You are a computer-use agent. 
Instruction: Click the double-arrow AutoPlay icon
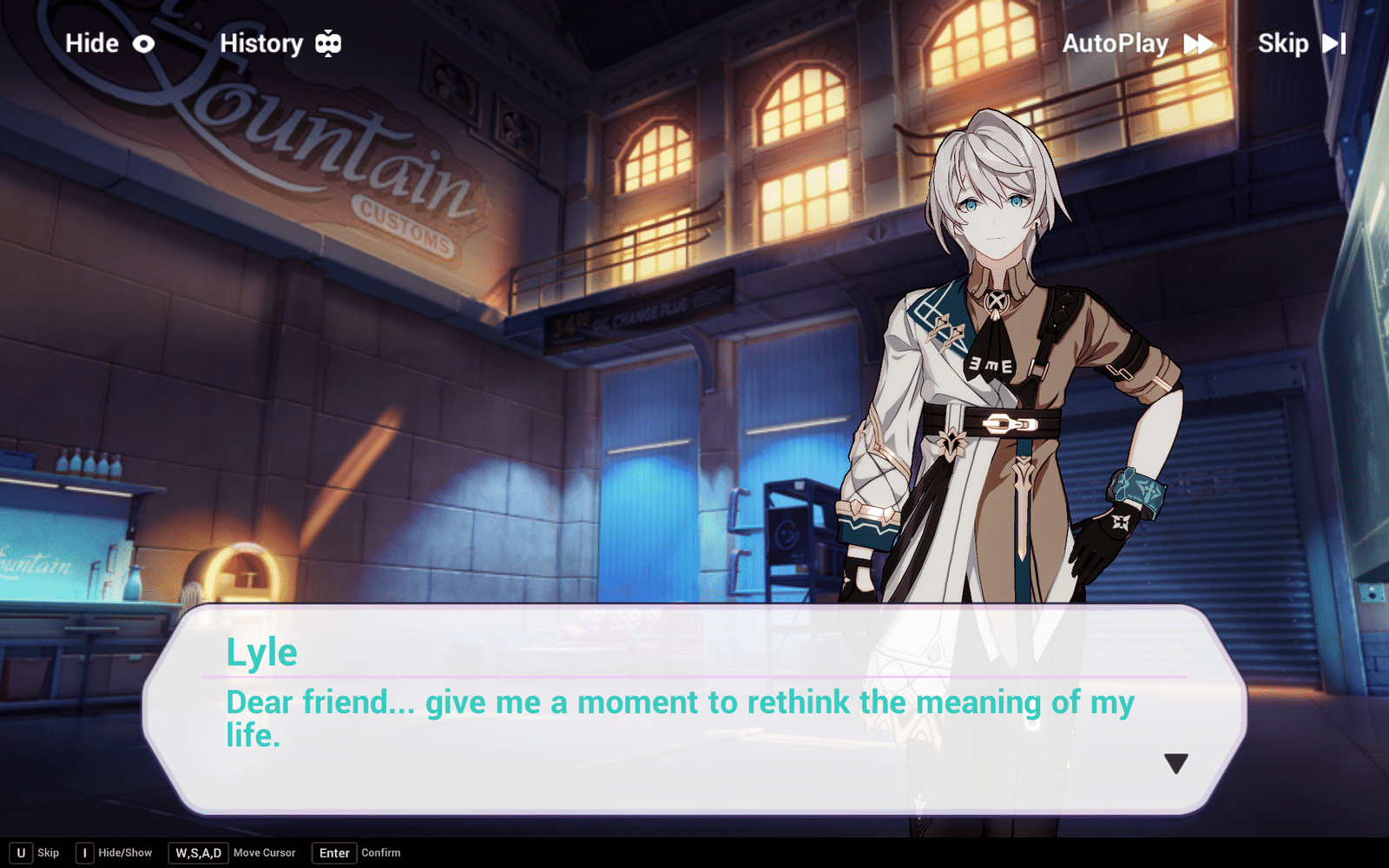click(x=1198, y=43)
